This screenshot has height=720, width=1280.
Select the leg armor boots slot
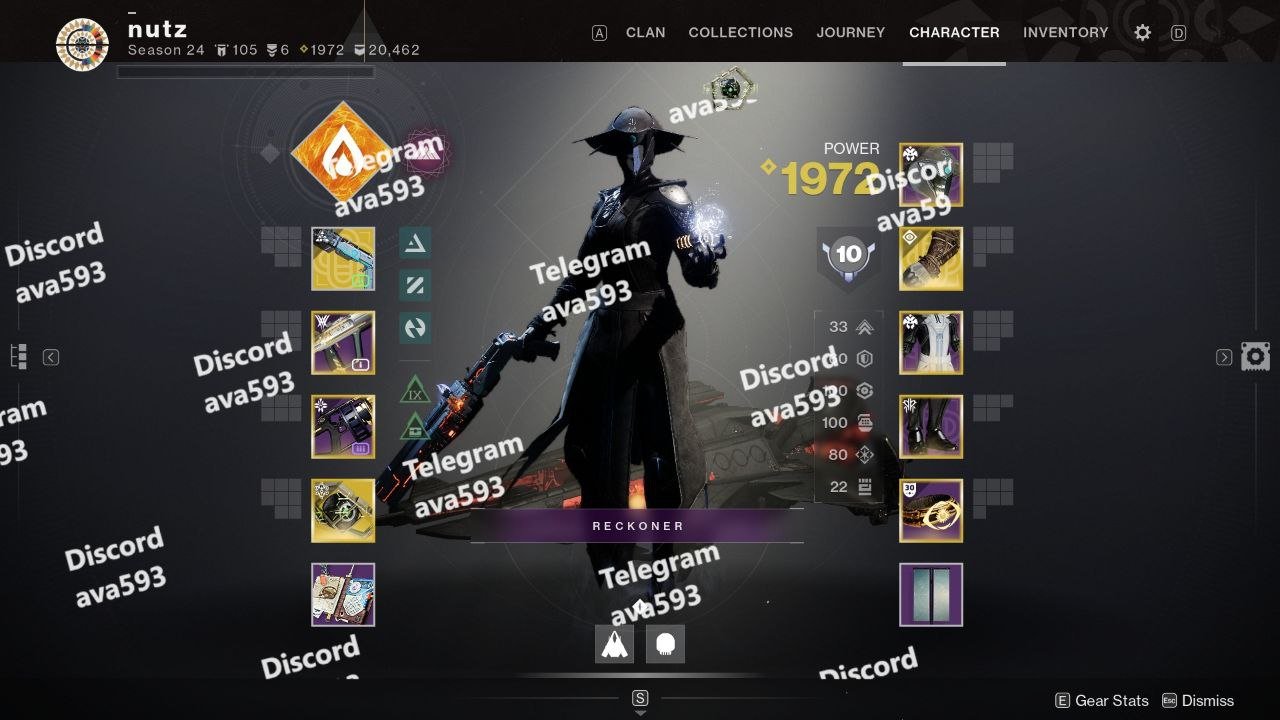click(931, 427)
